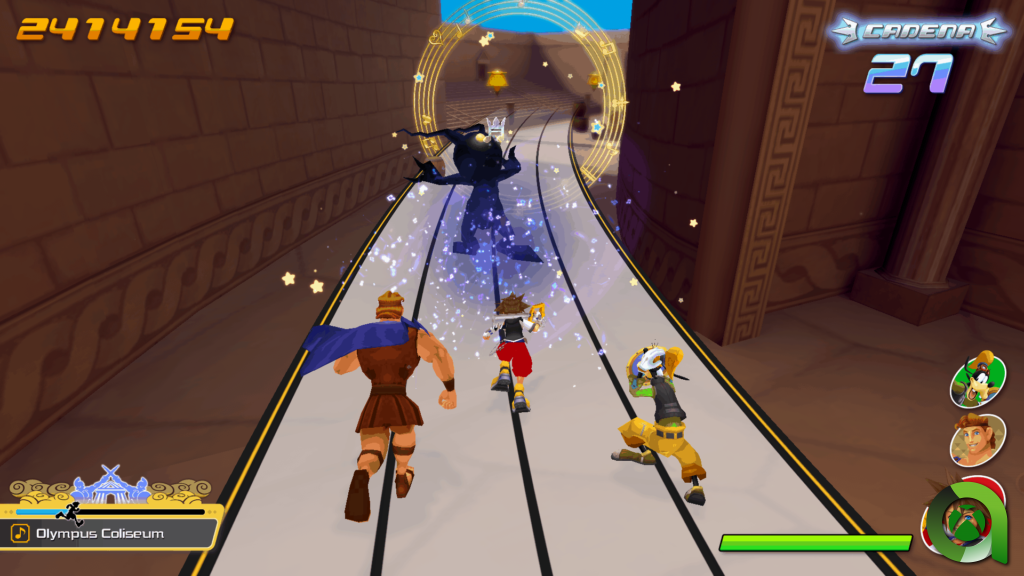The height and width of the screenshot is (576, 1024).
Task: Click the music note icon beside the song title
Action: (x=21, y=533)
